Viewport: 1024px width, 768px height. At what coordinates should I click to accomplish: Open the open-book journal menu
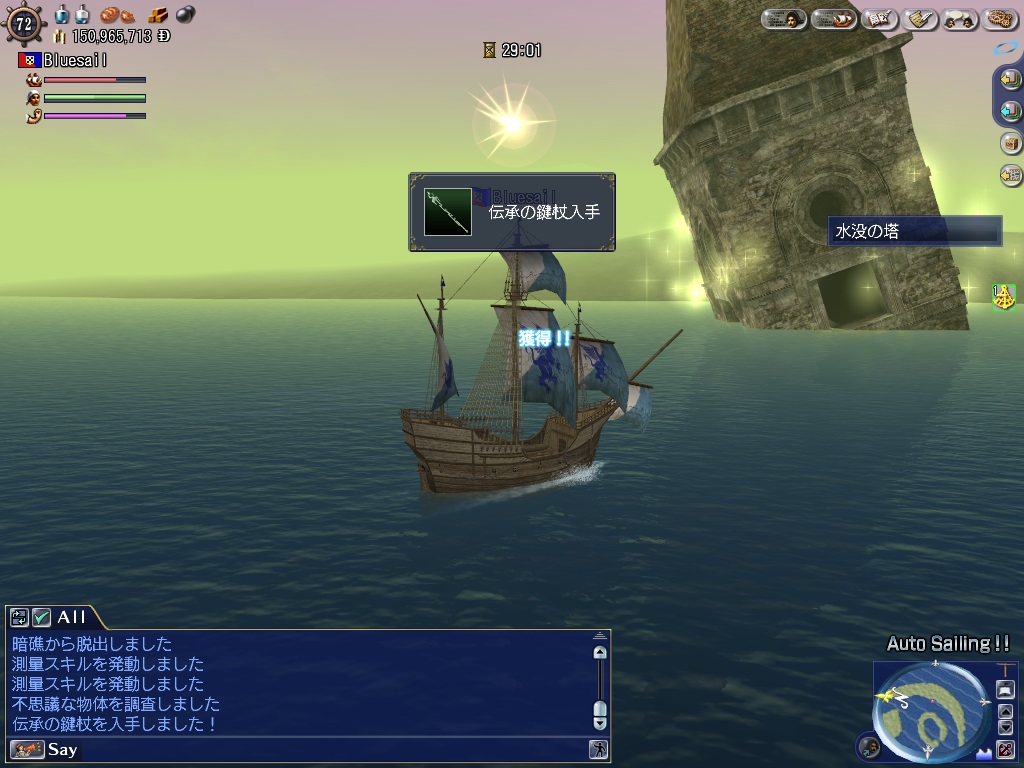pyautogui.click(x=878, y=19)
